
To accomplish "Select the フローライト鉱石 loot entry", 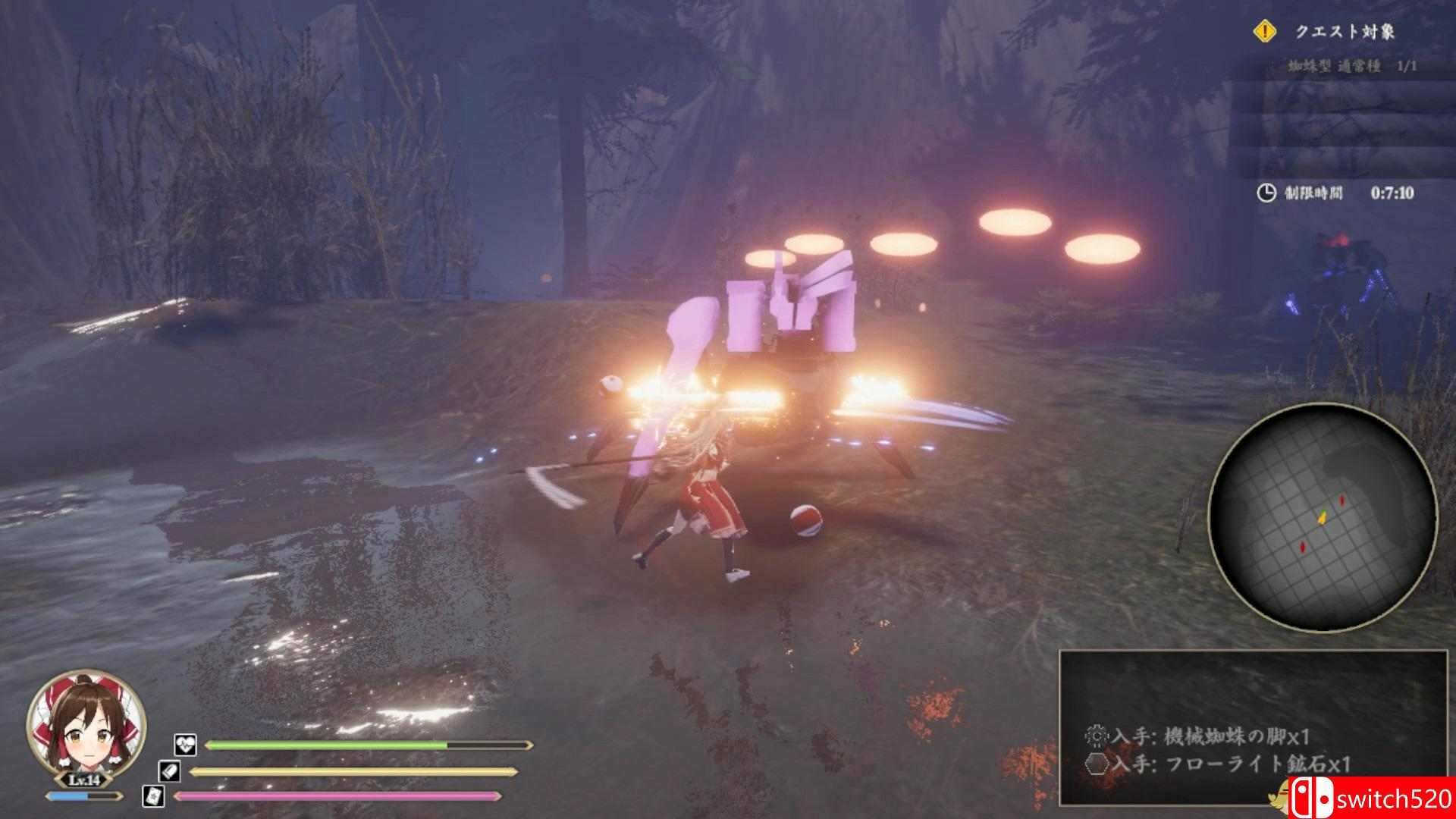I will [1230, 764].
